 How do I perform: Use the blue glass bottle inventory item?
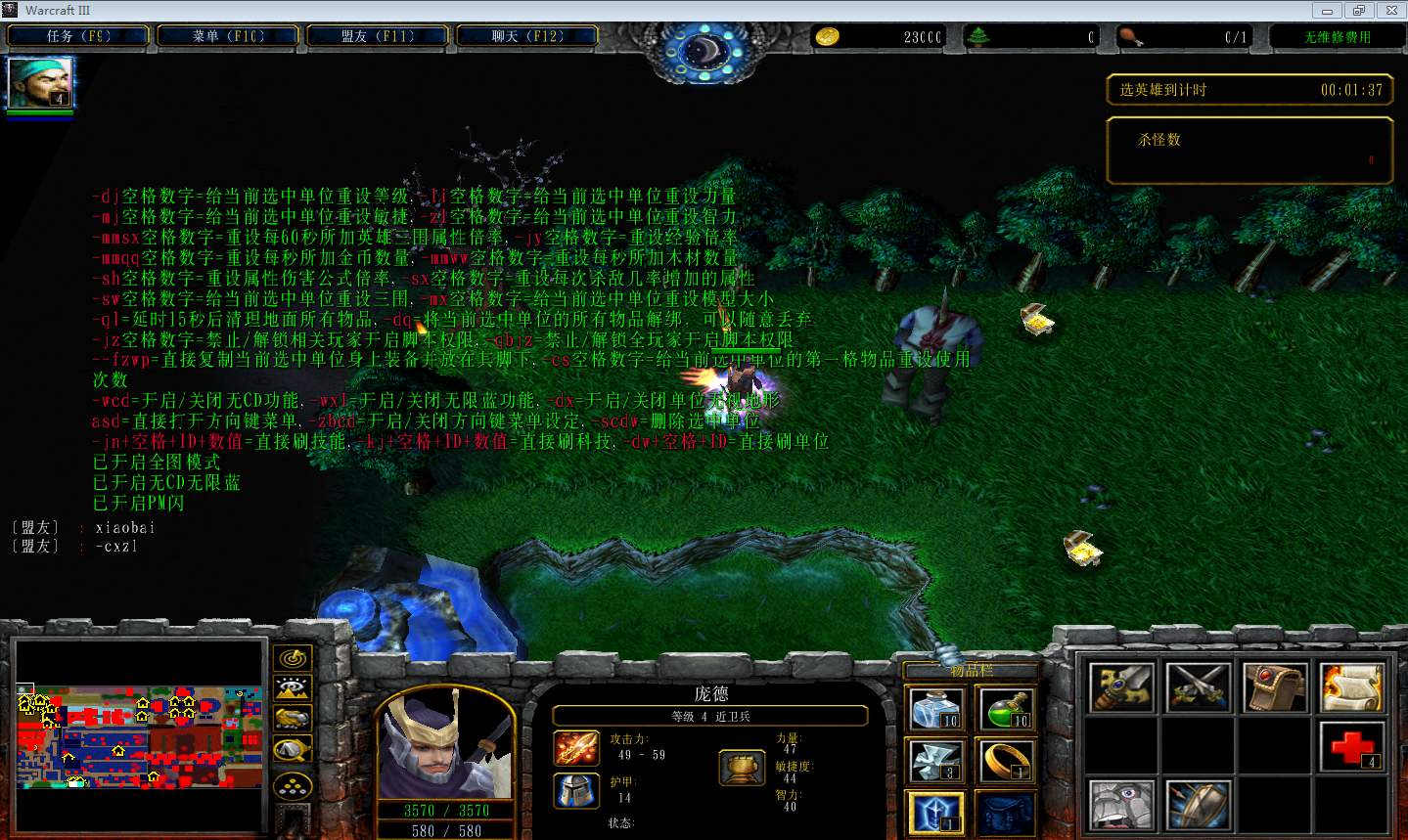pos(936,709)
